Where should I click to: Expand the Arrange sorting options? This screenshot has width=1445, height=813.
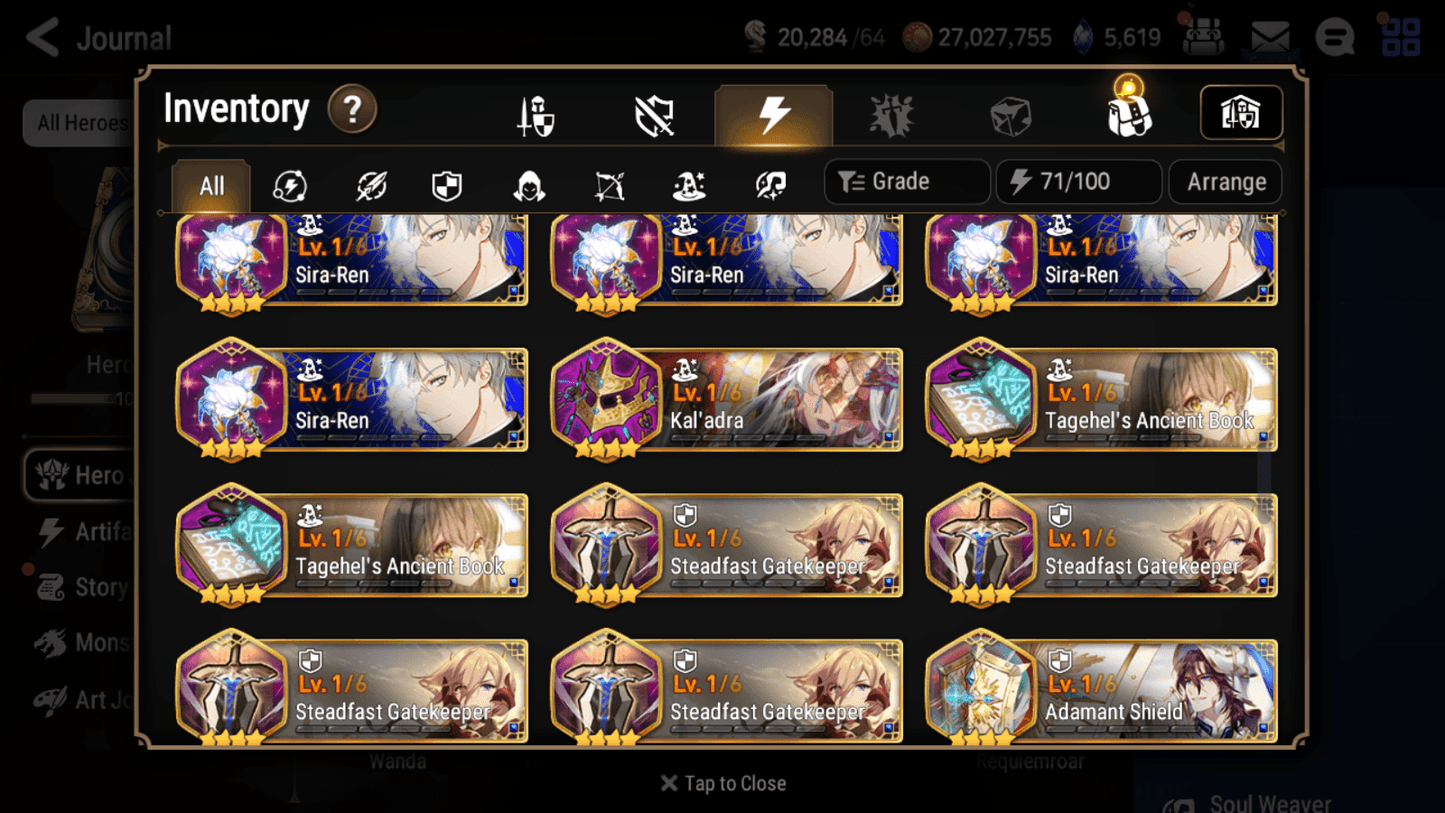1225,181
